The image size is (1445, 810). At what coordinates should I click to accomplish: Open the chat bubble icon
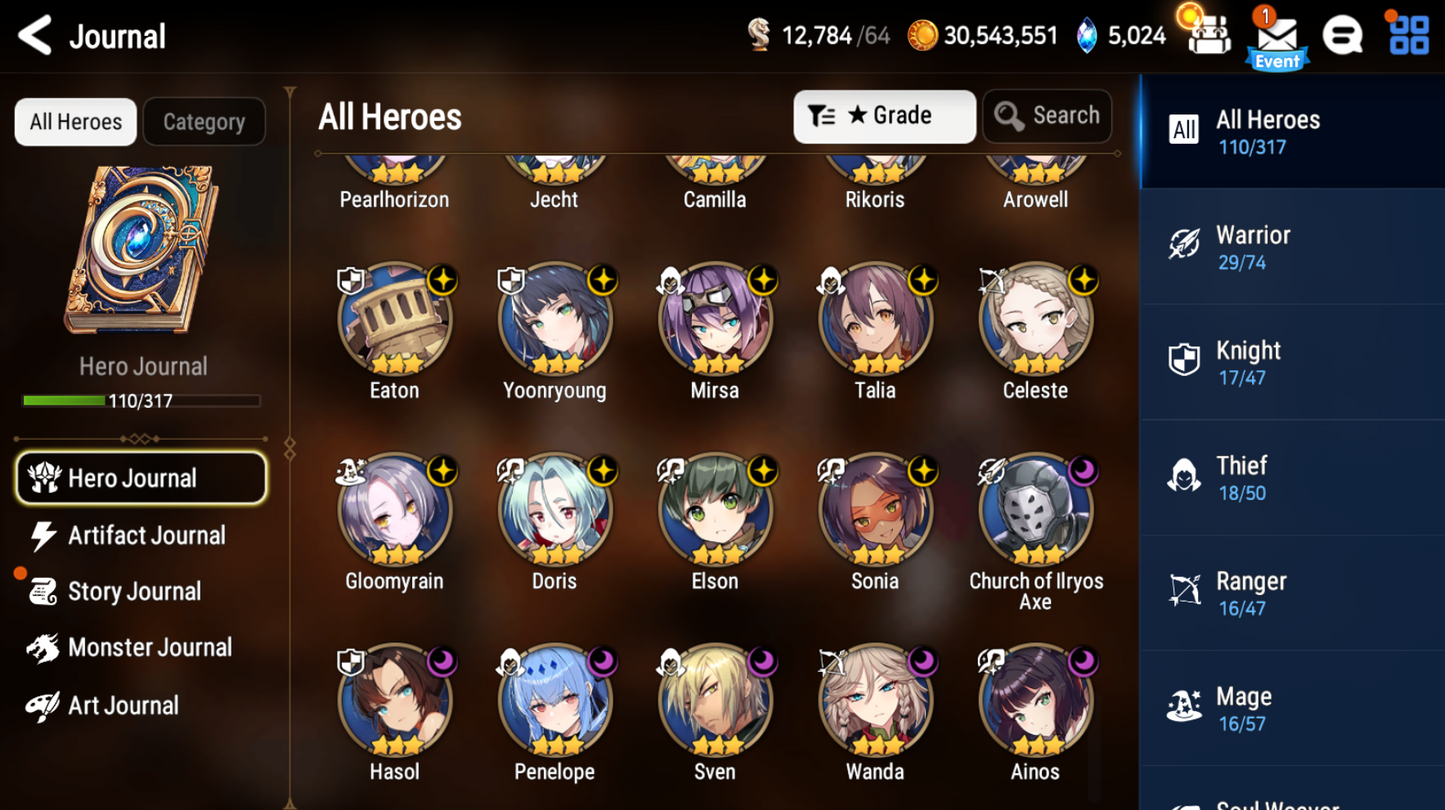[1343, 35]
